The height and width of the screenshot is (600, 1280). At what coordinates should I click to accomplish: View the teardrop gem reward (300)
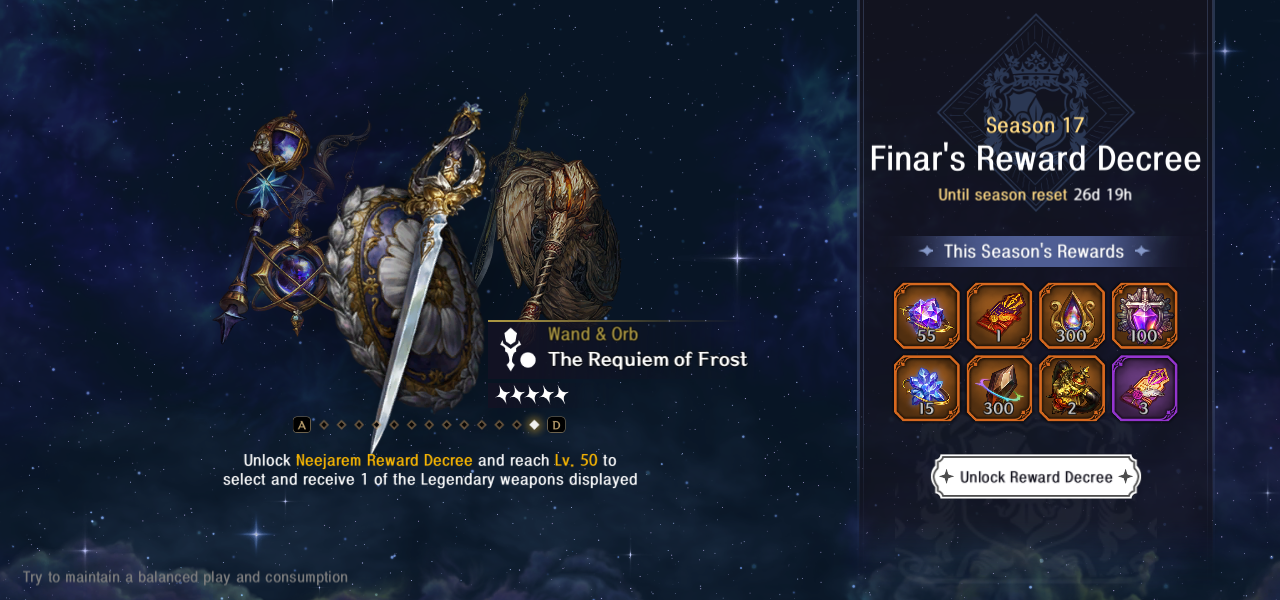point(1072,316)
